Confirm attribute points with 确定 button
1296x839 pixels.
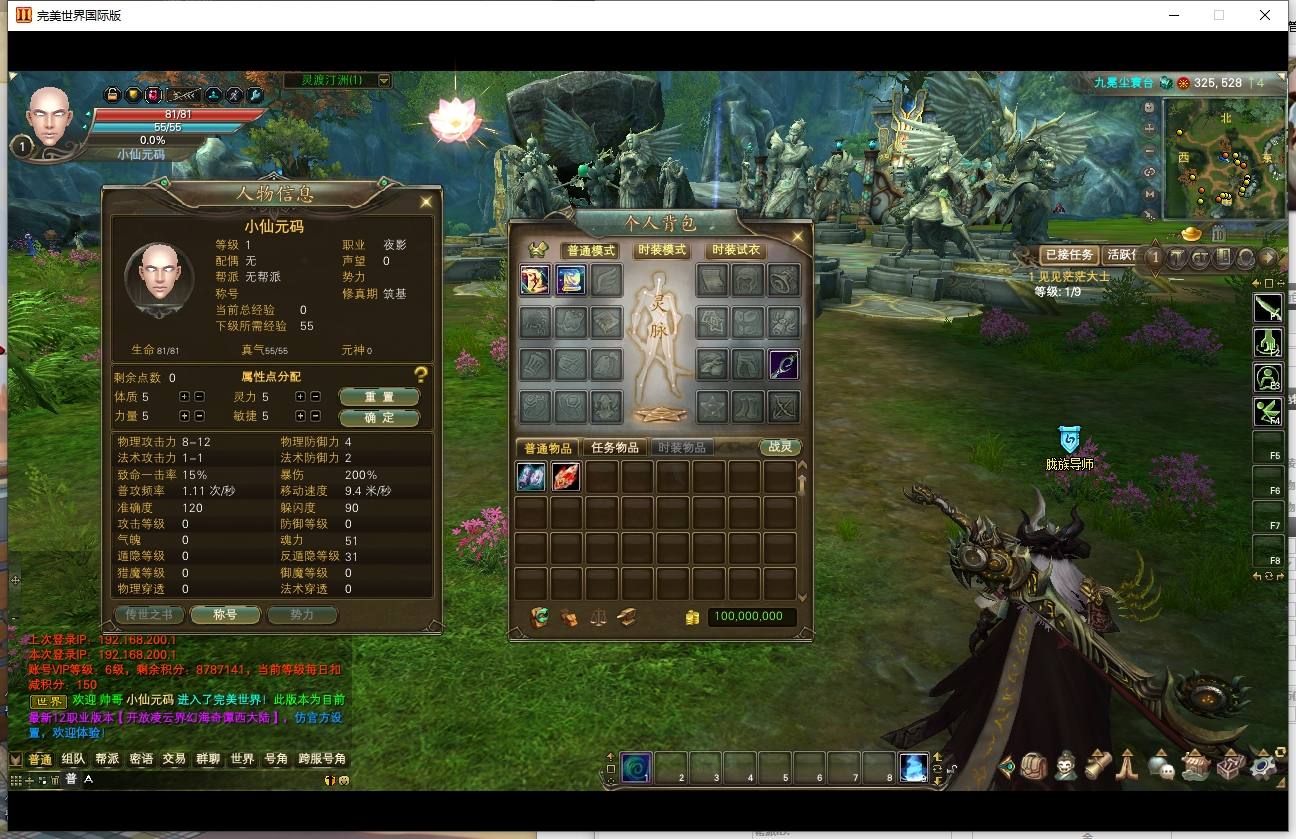[x=379, y=417]
